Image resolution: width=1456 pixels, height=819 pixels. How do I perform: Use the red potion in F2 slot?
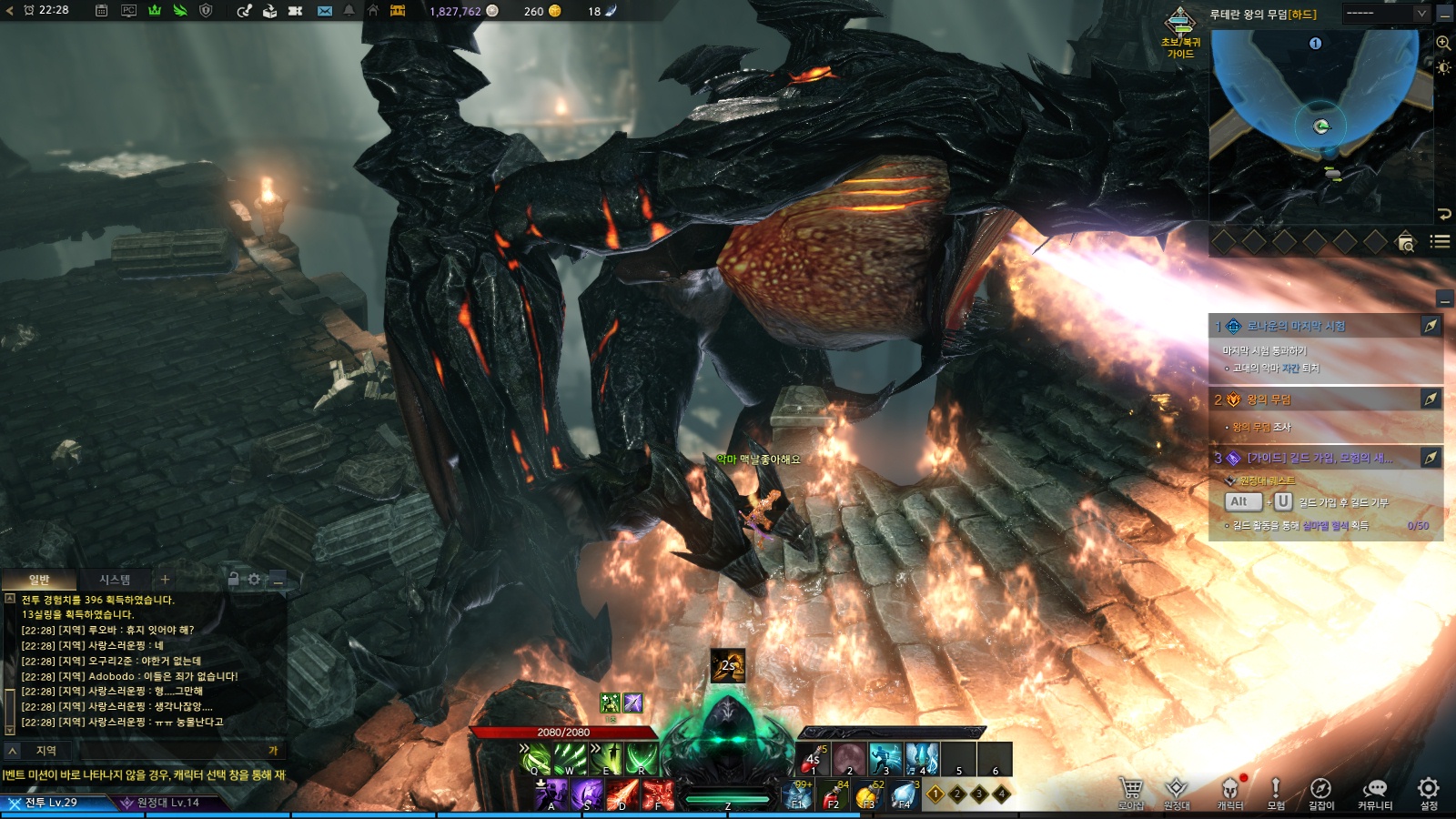tap(833, 795)
